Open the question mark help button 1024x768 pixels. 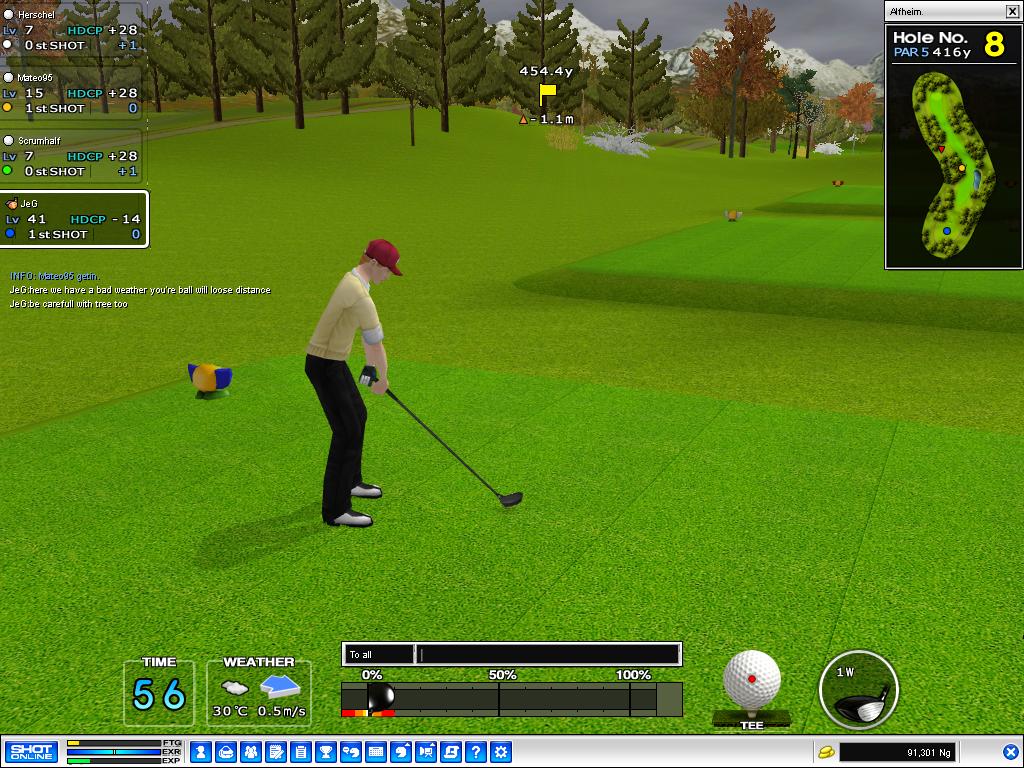(x=476, y=751)
